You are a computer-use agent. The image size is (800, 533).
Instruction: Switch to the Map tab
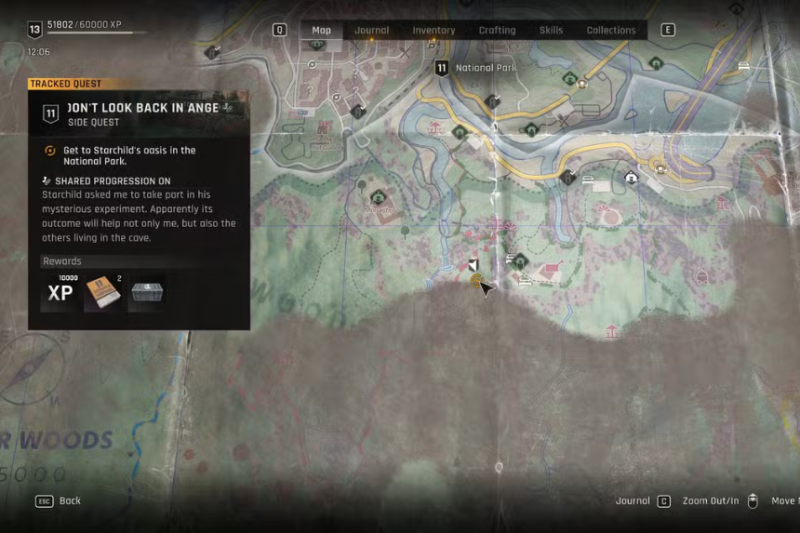pyautogui.click(x=321, y=30)
